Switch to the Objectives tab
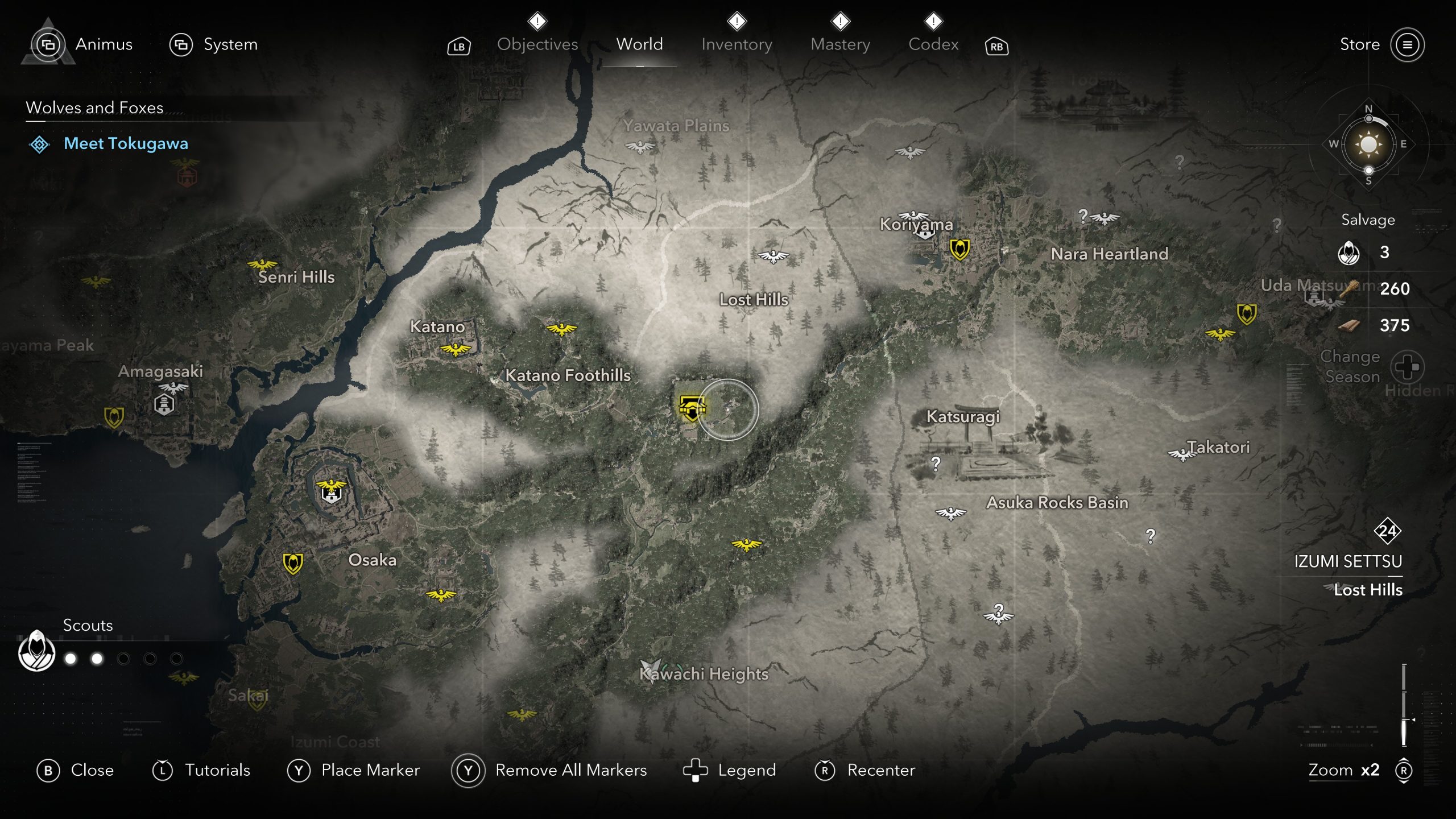This screenshot has height=819, width=1456. point(537,44)
